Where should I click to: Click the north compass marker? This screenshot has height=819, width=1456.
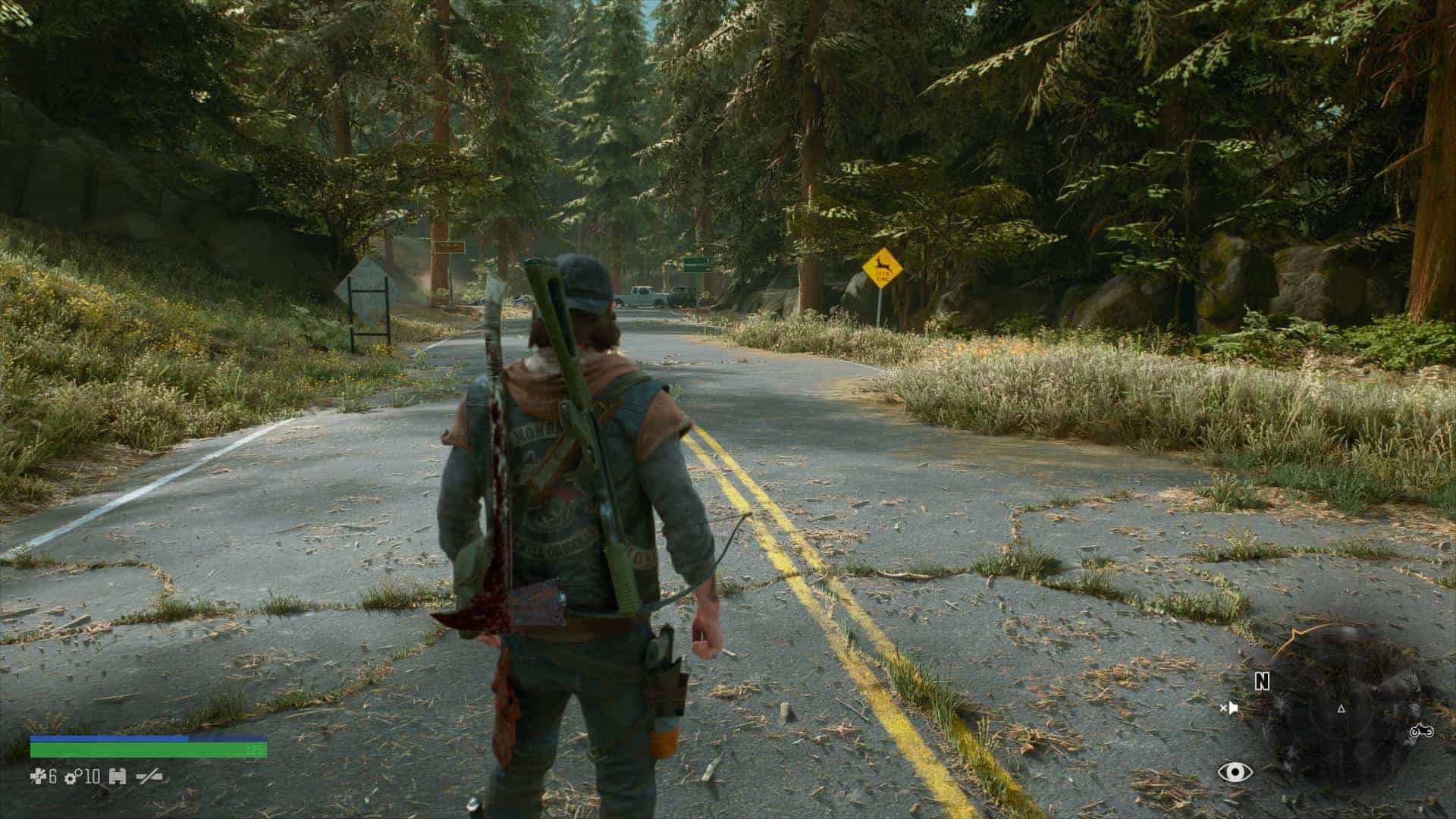(x=1262, y=682)
